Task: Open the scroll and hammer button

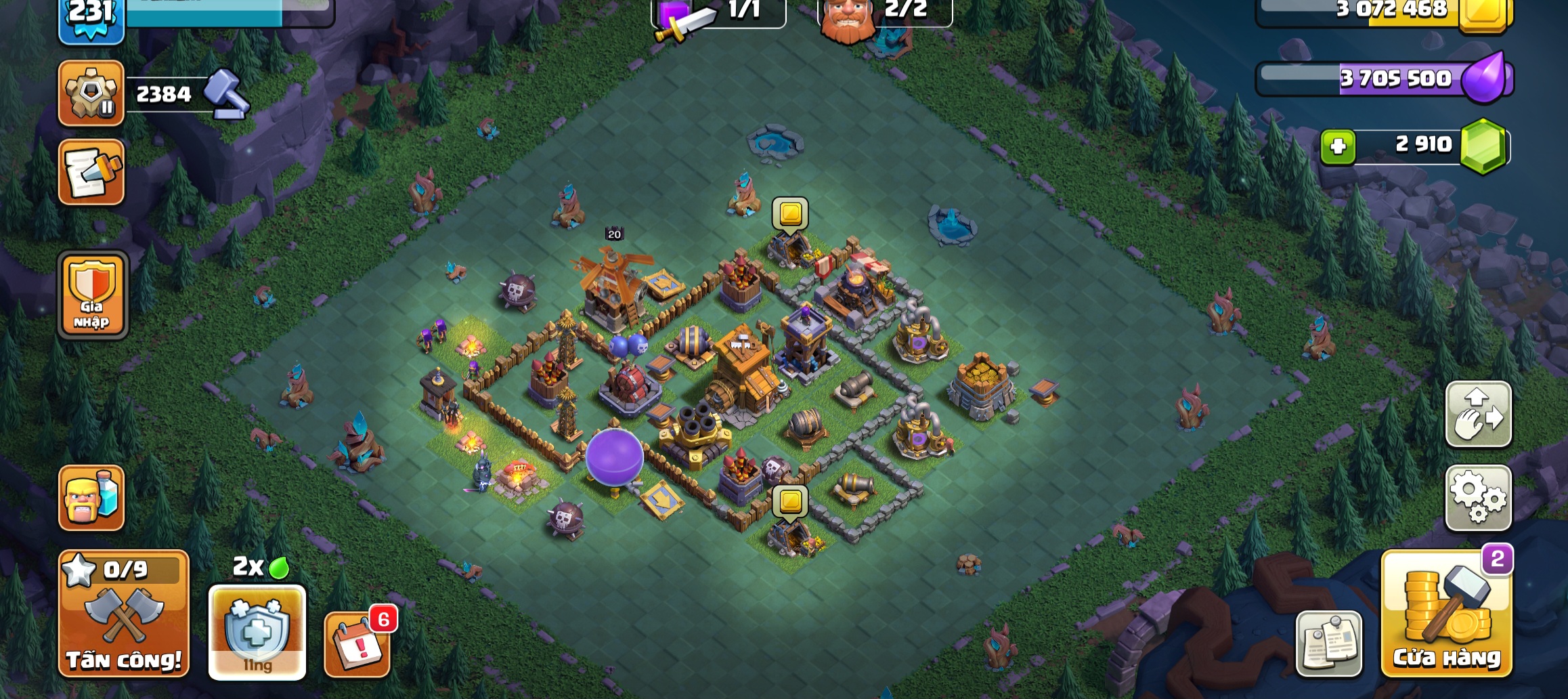Action: pos(91,172)
